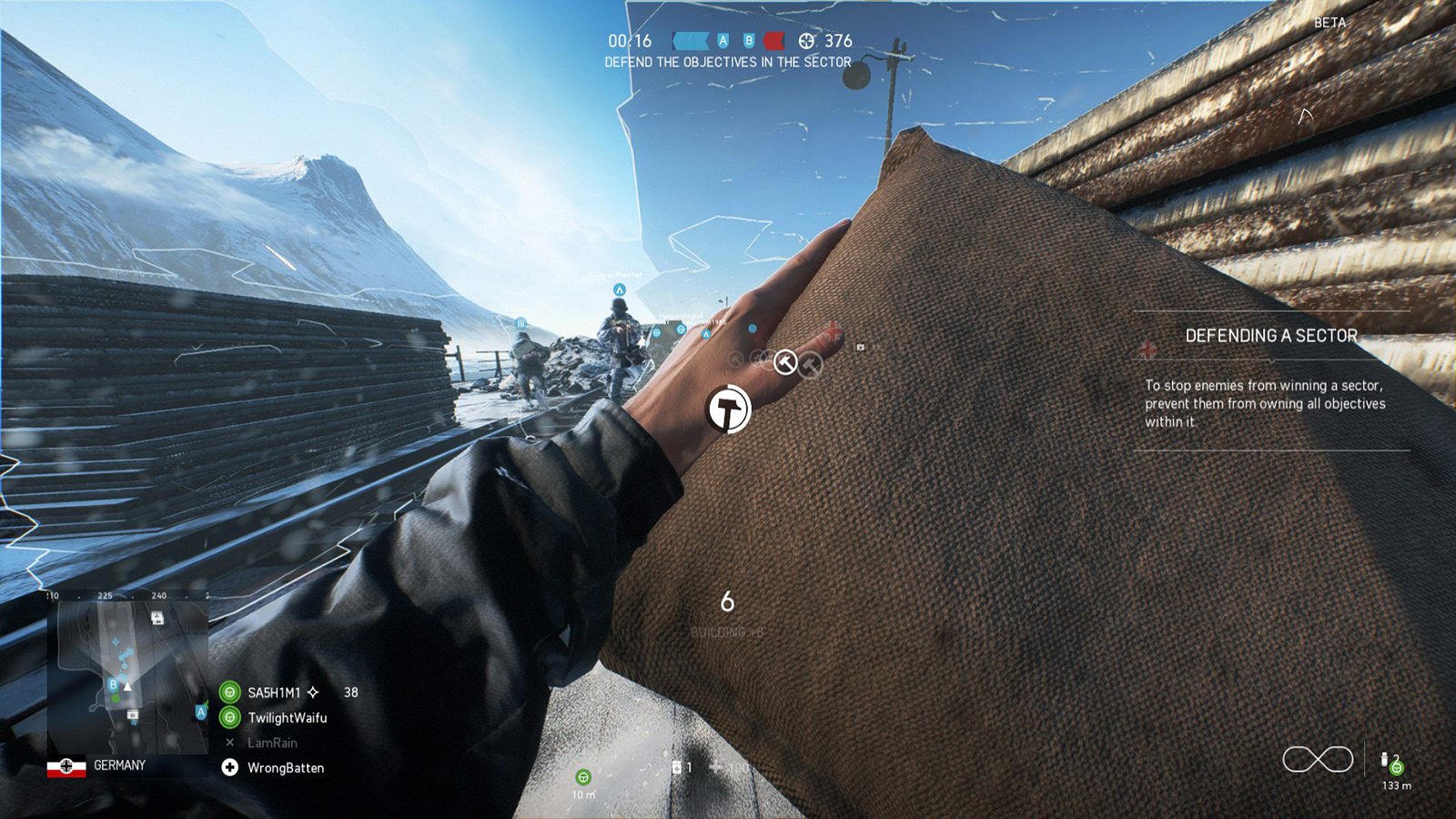Select squad member TwilightWaifu

tap(287, 718)
